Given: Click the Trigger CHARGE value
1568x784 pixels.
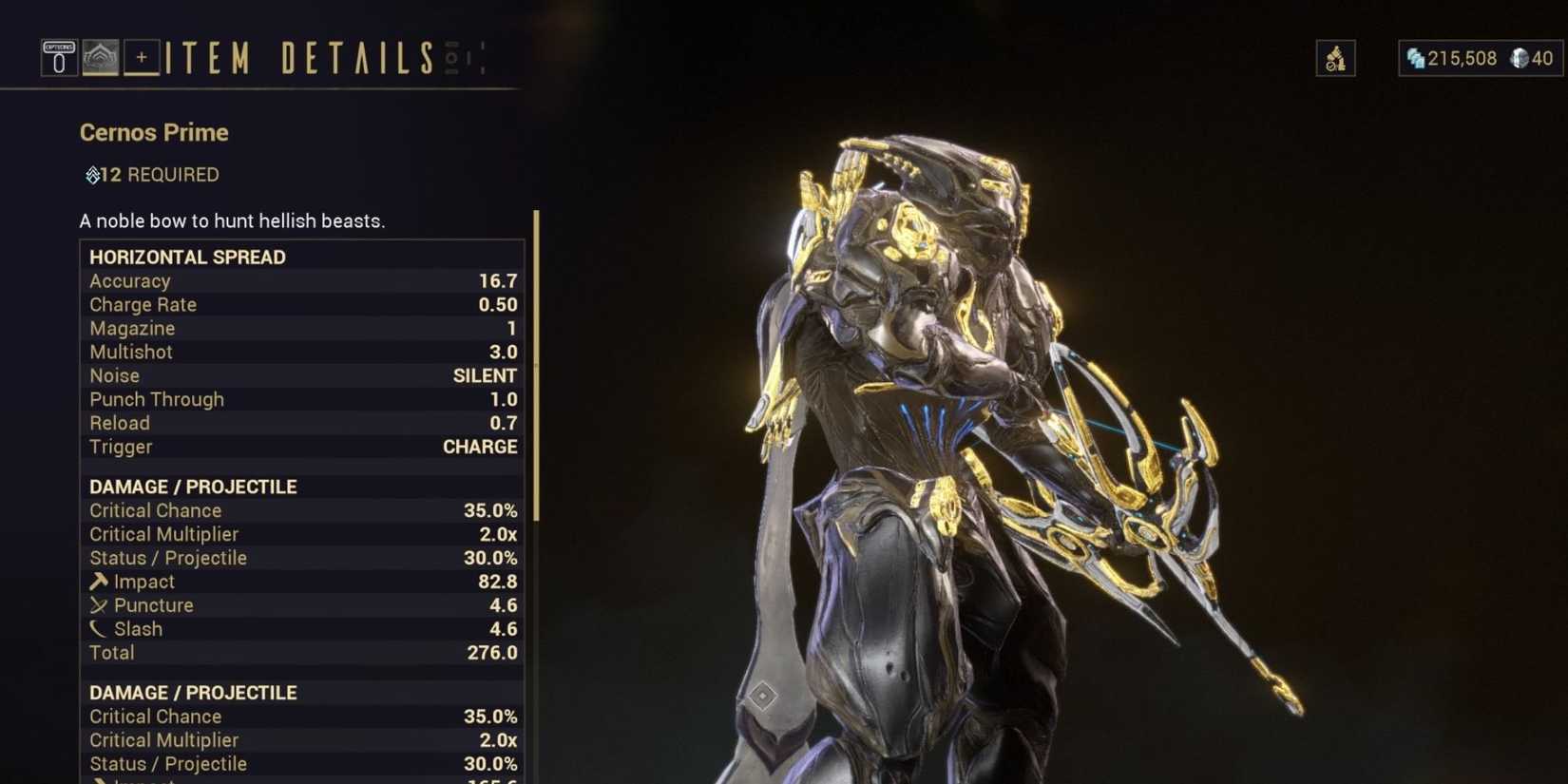Looking at the screenshot, I should [x=480, y=447].
